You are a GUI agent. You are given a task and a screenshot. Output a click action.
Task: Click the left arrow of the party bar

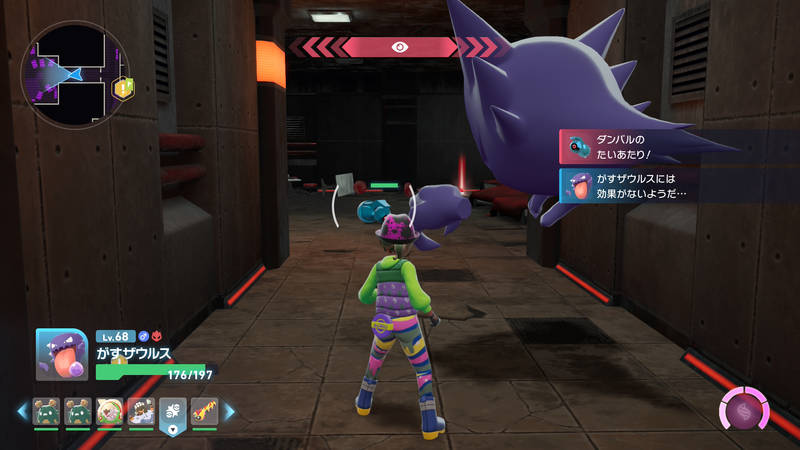click(x=21, y=410)
